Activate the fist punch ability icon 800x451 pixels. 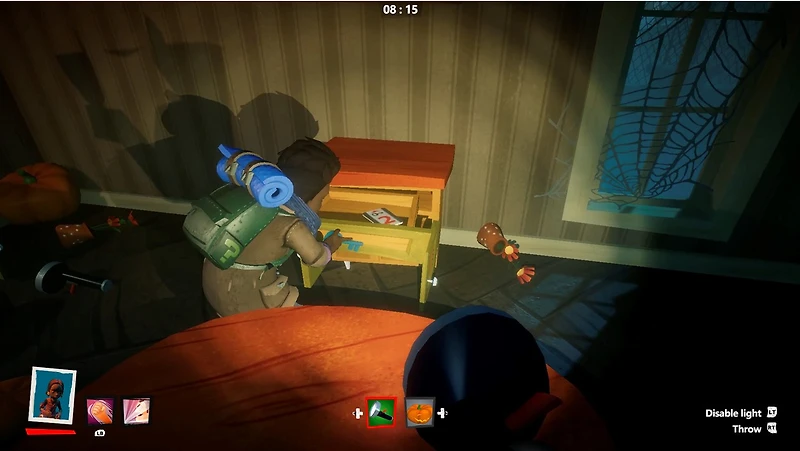[x=99, y=410]
